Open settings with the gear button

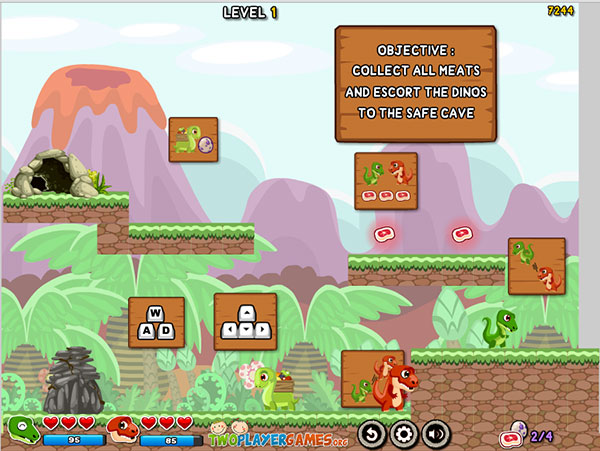point(404,434)
